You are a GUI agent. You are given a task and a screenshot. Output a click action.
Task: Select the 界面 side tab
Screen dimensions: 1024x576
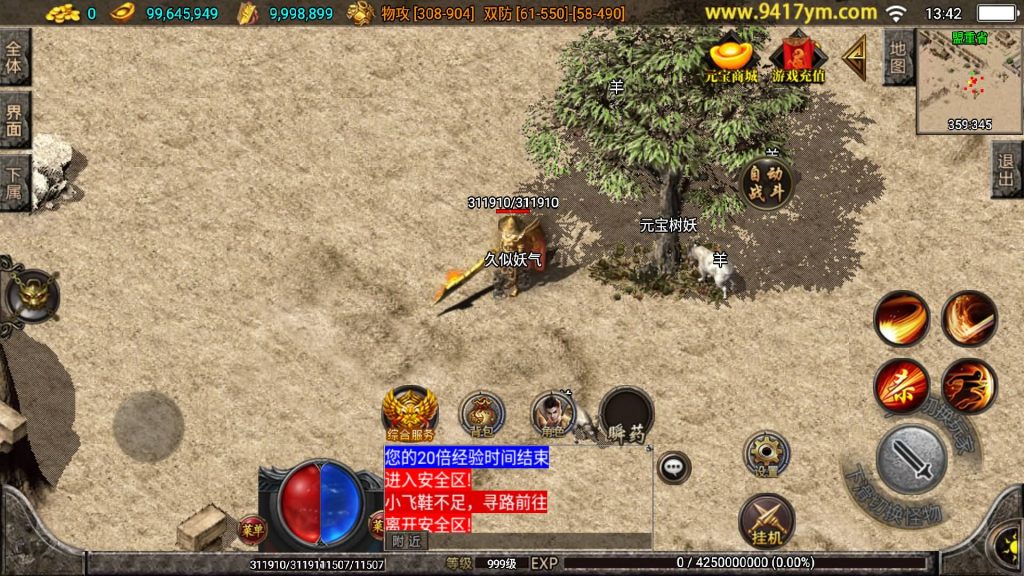click(x=15, y=120)
